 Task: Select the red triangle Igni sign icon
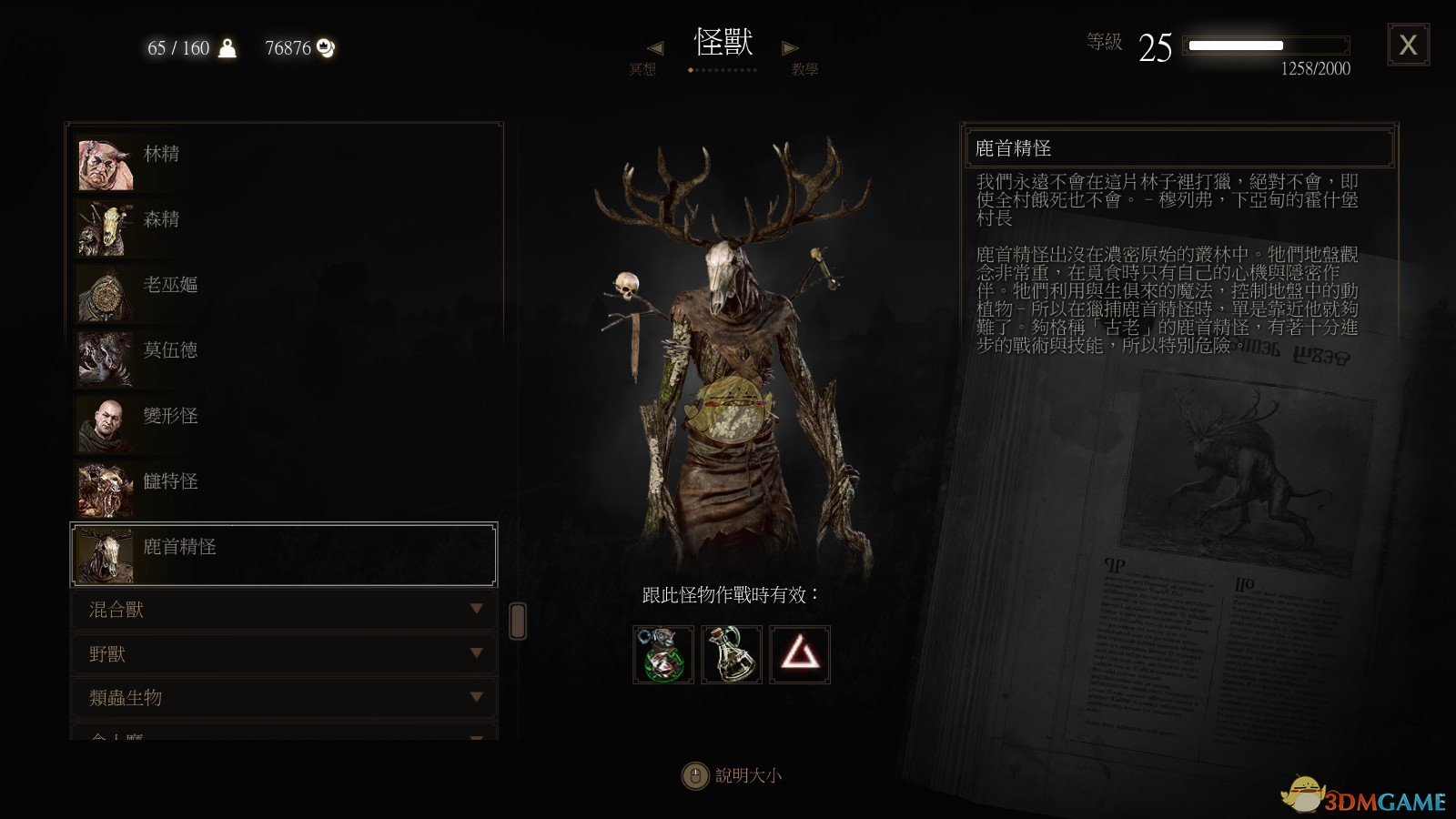[x=800, y=654]
